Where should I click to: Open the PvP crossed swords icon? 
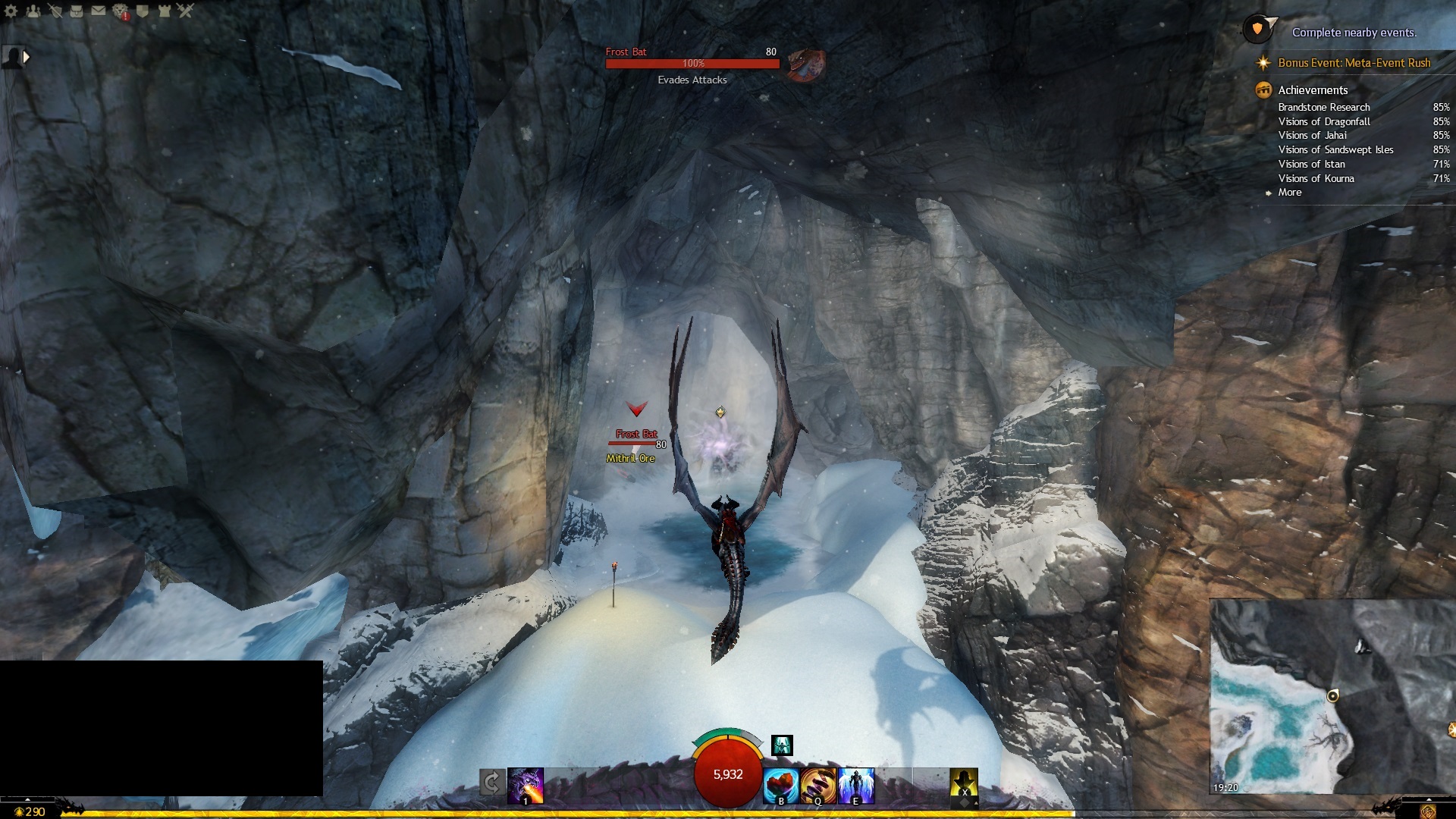(x=186, y=11)
